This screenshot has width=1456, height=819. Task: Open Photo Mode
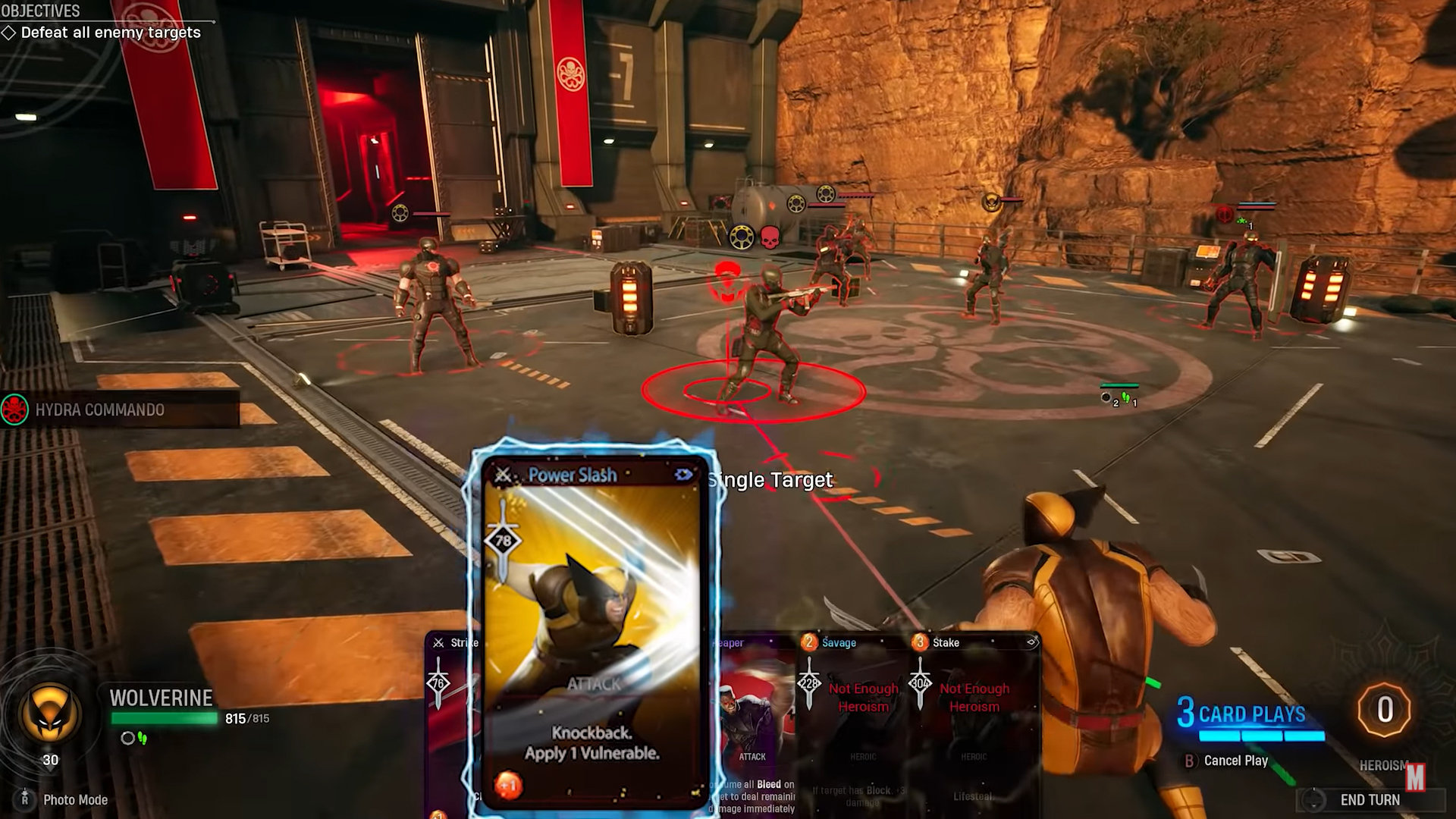74,800
